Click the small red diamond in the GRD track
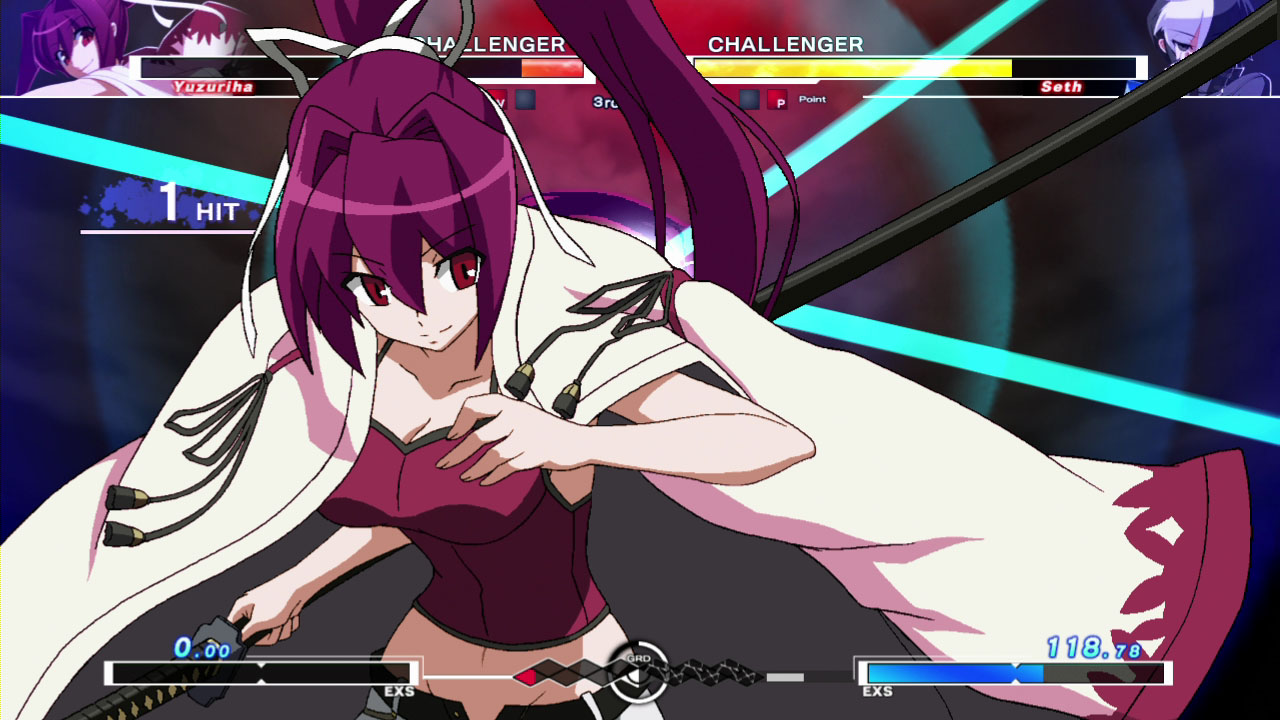 click(528, 677)
